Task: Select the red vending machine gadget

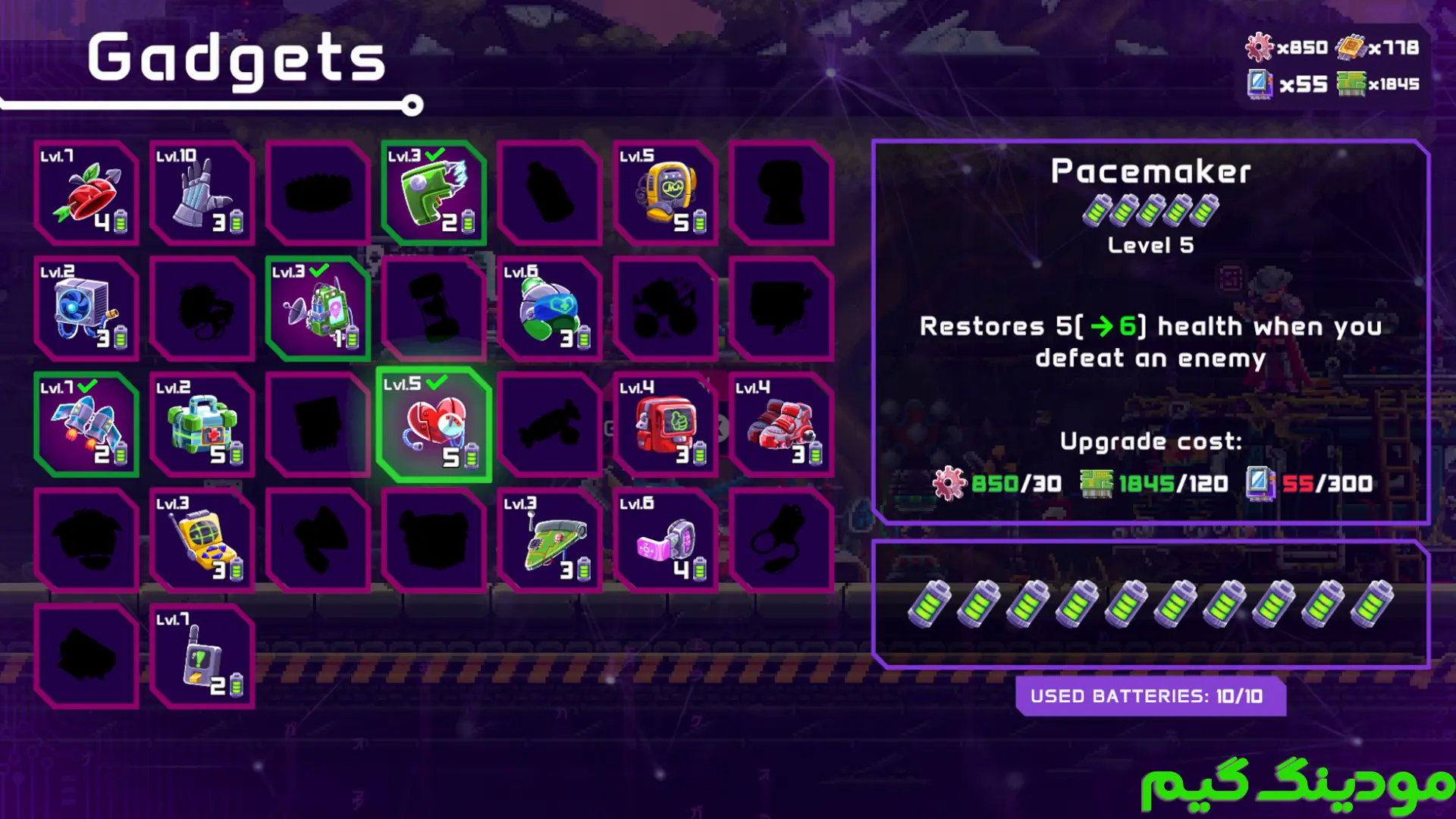Action: point(665,425)
